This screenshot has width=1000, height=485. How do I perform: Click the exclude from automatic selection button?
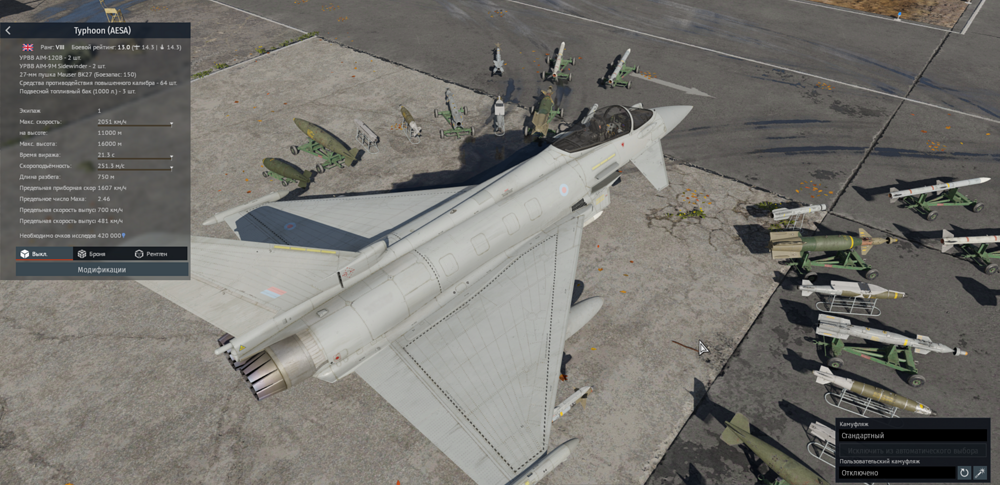(912, 450)
